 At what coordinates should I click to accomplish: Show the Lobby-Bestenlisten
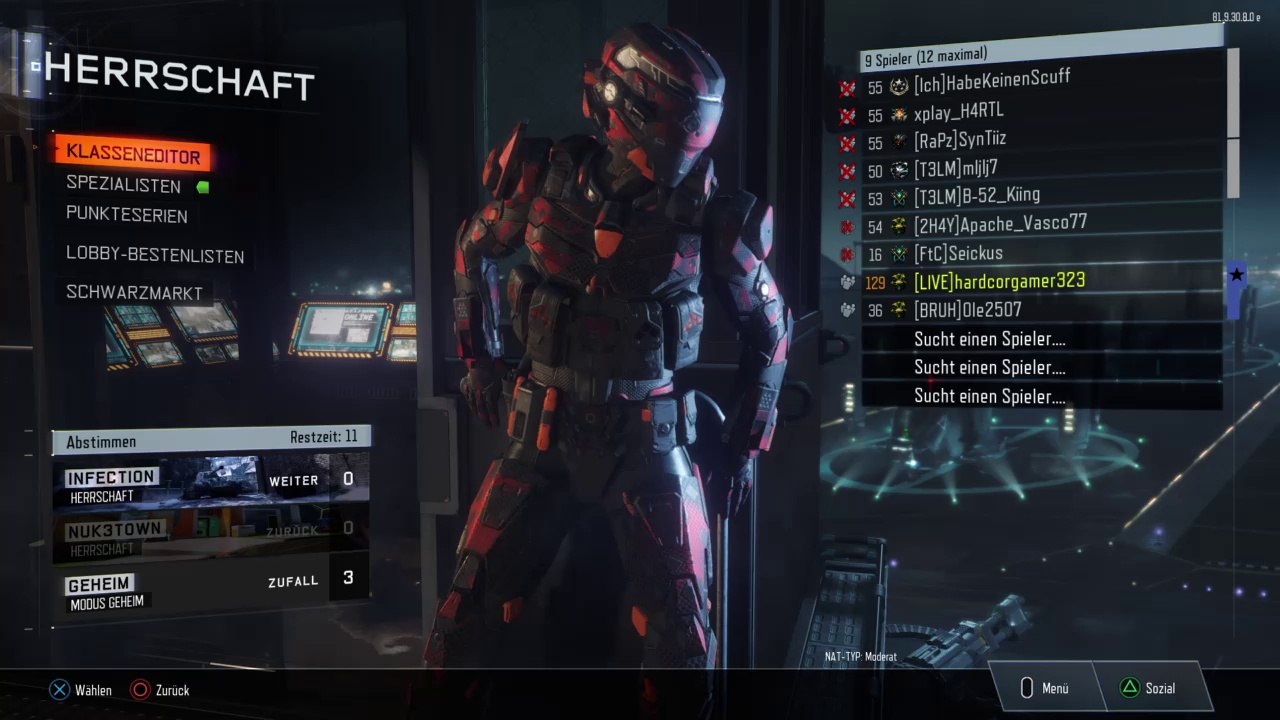tap(155, 256)
